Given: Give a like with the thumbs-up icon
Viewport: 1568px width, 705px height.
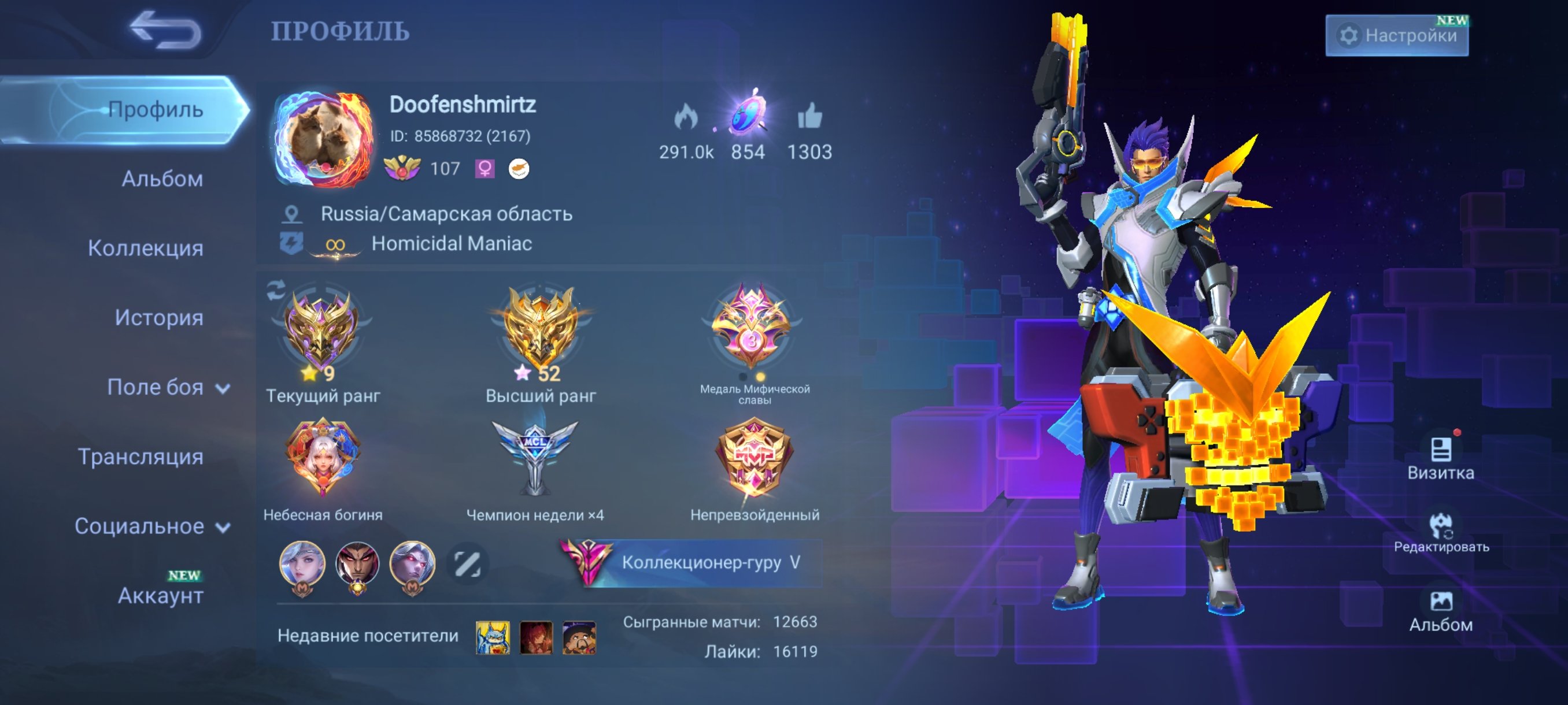Looking at the screenshot, I should (809, 117).
